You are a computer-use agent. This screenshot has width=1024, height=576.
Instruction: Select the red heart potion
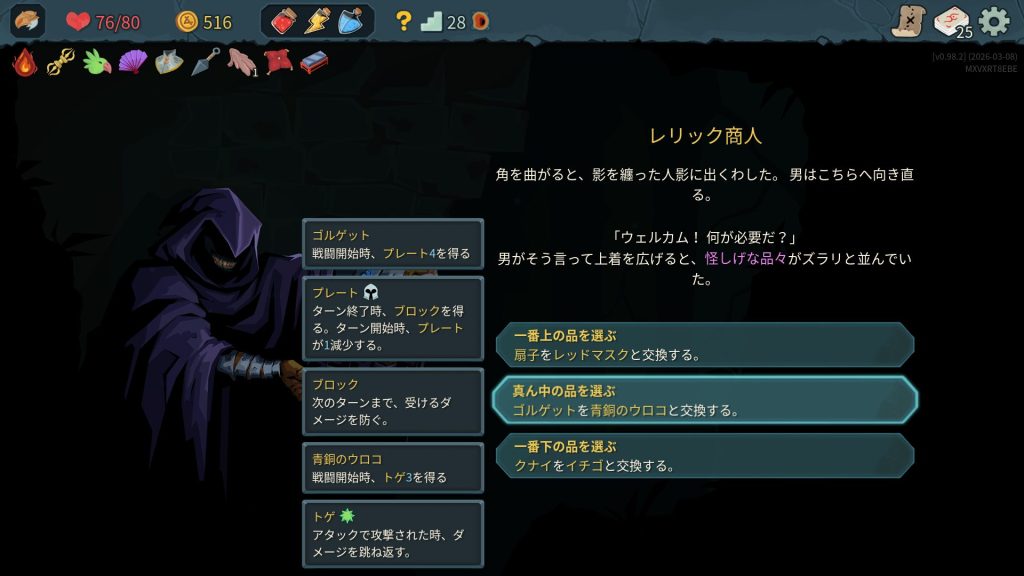pyautogui.click(x=284, y=21)
